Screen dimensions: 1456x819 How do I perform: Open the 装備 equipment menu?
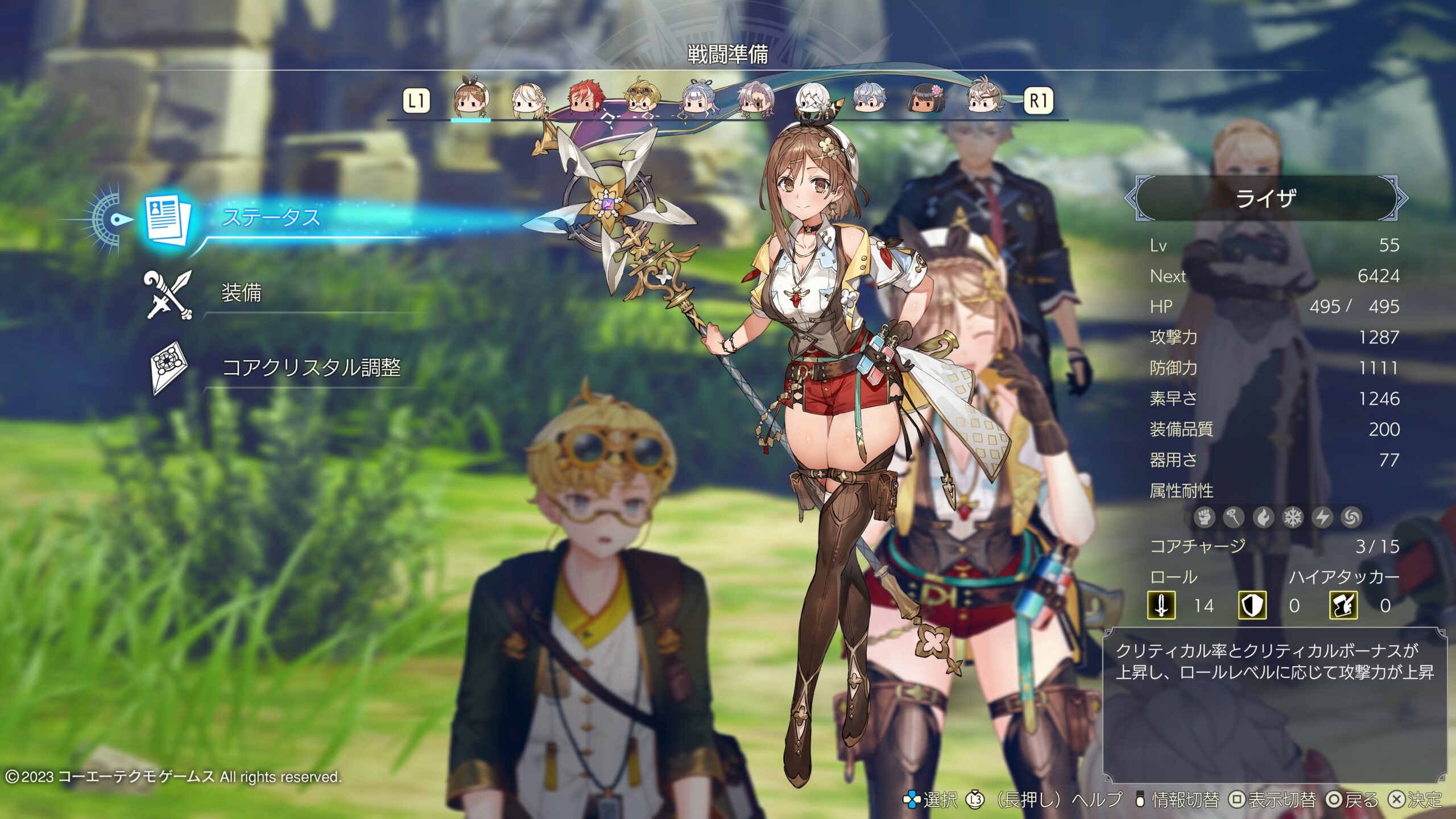pyautogui.click(x=241, y=293)
